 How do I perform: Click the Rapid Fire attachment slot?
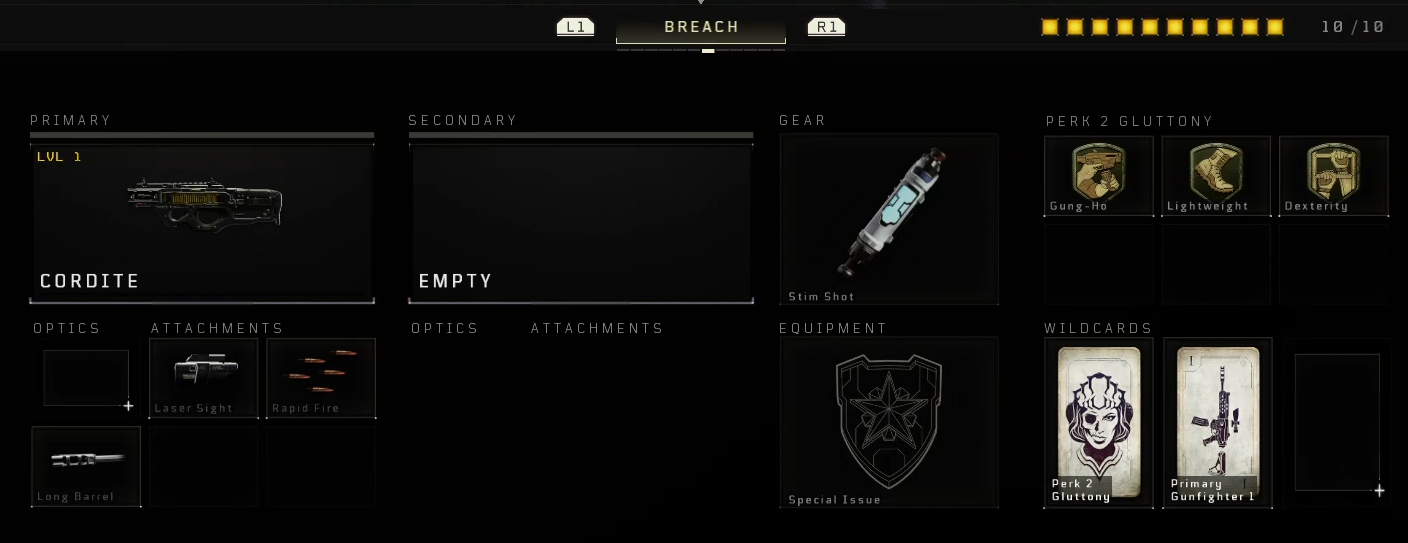321,377
